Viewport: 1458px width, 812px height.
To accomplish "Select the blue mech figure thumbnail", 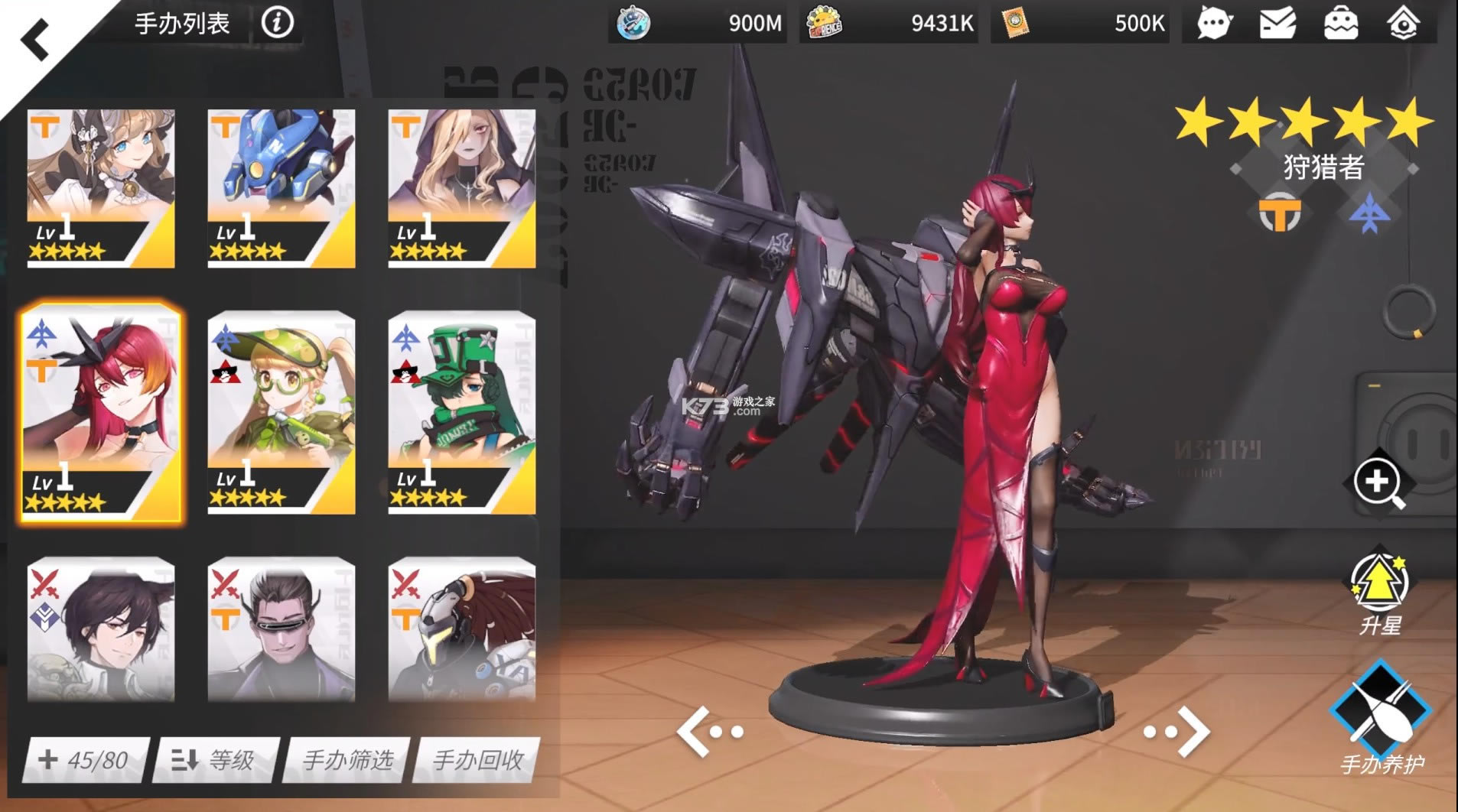I will tap(280, 187).
